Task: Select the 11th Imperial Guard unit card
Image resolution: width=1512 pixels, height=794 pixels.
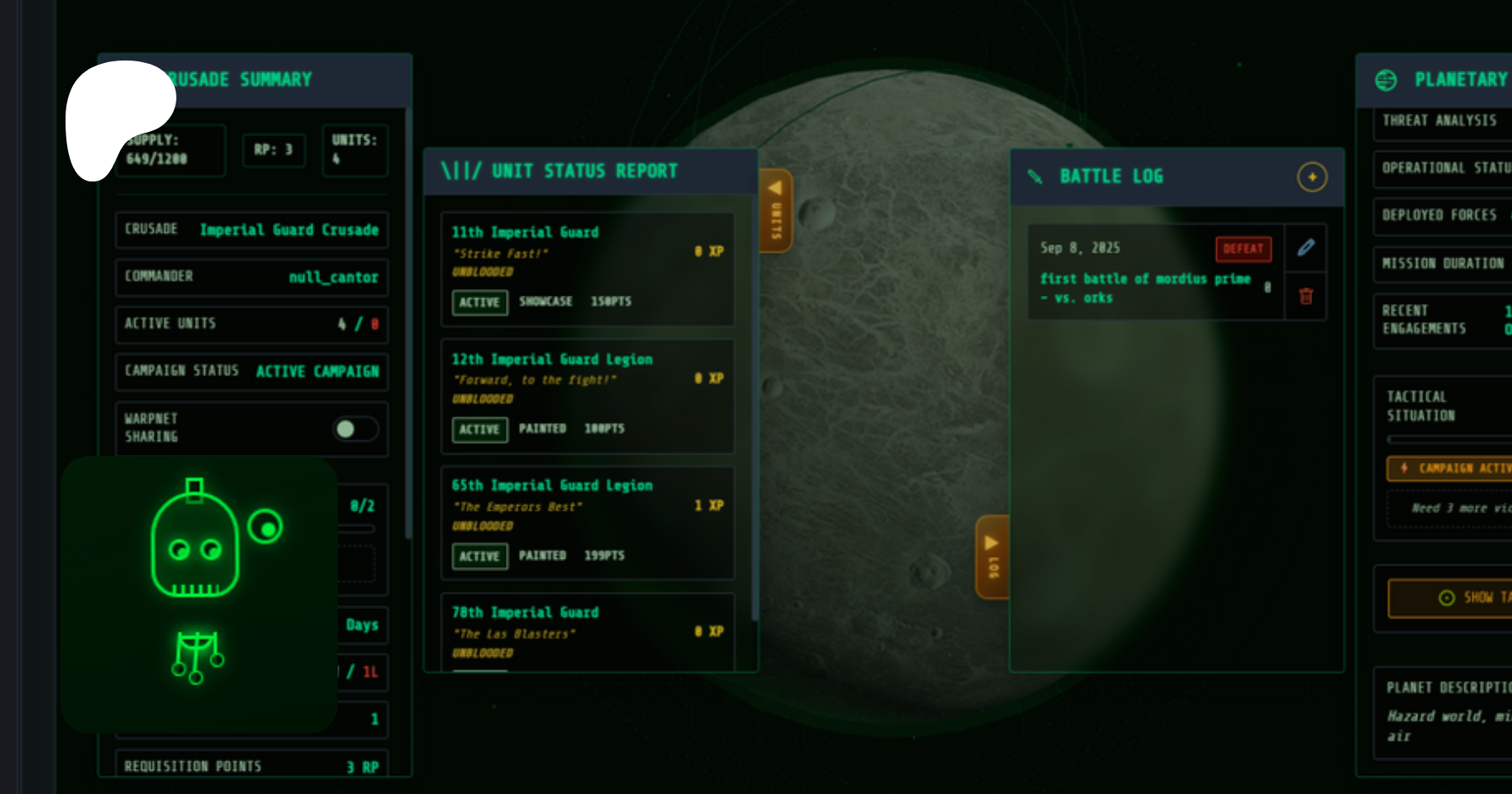Action: pos(586,268)
